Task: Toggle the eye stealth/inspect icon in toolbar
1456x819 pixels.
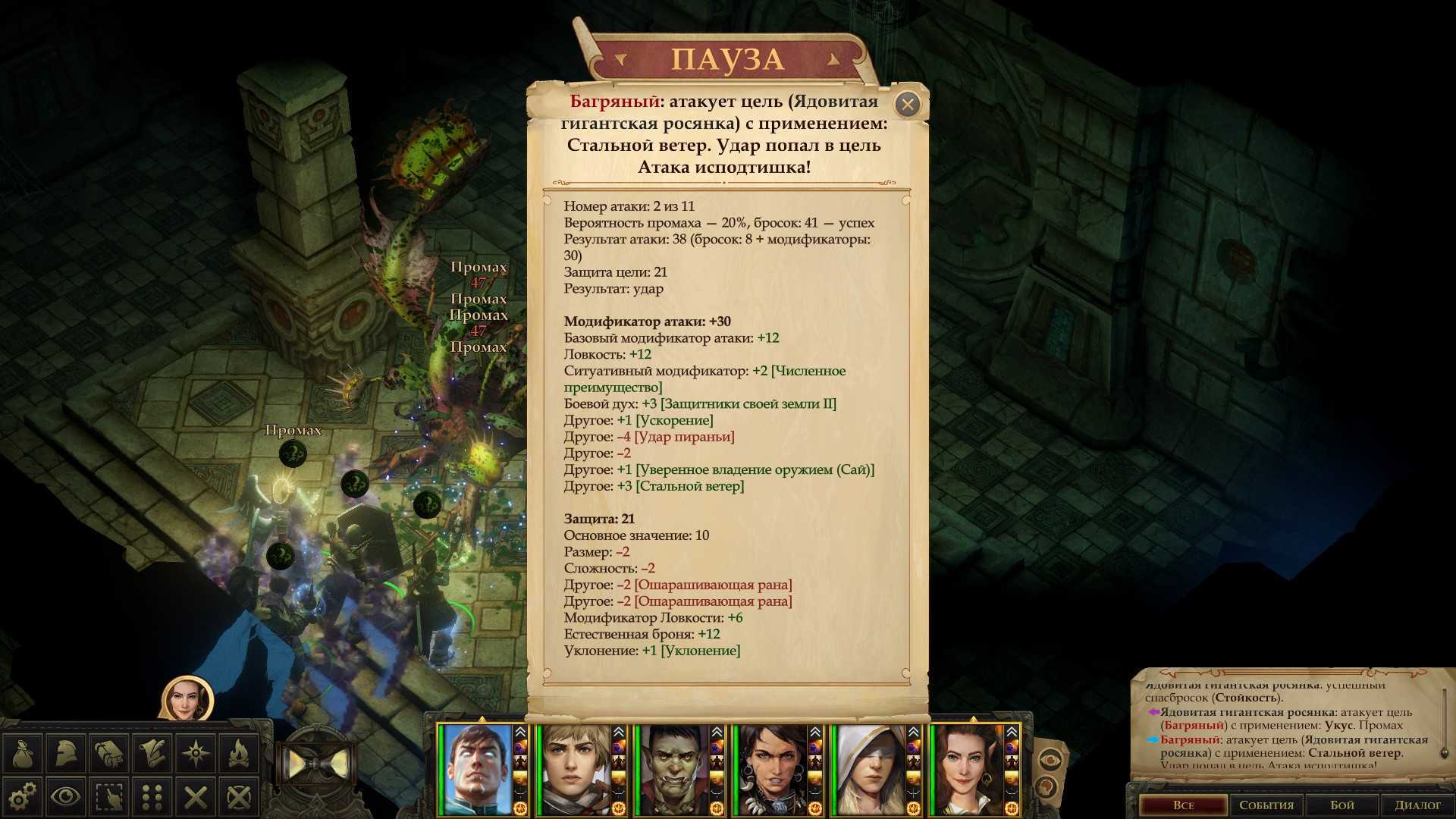Action: [x=65, y=796]
